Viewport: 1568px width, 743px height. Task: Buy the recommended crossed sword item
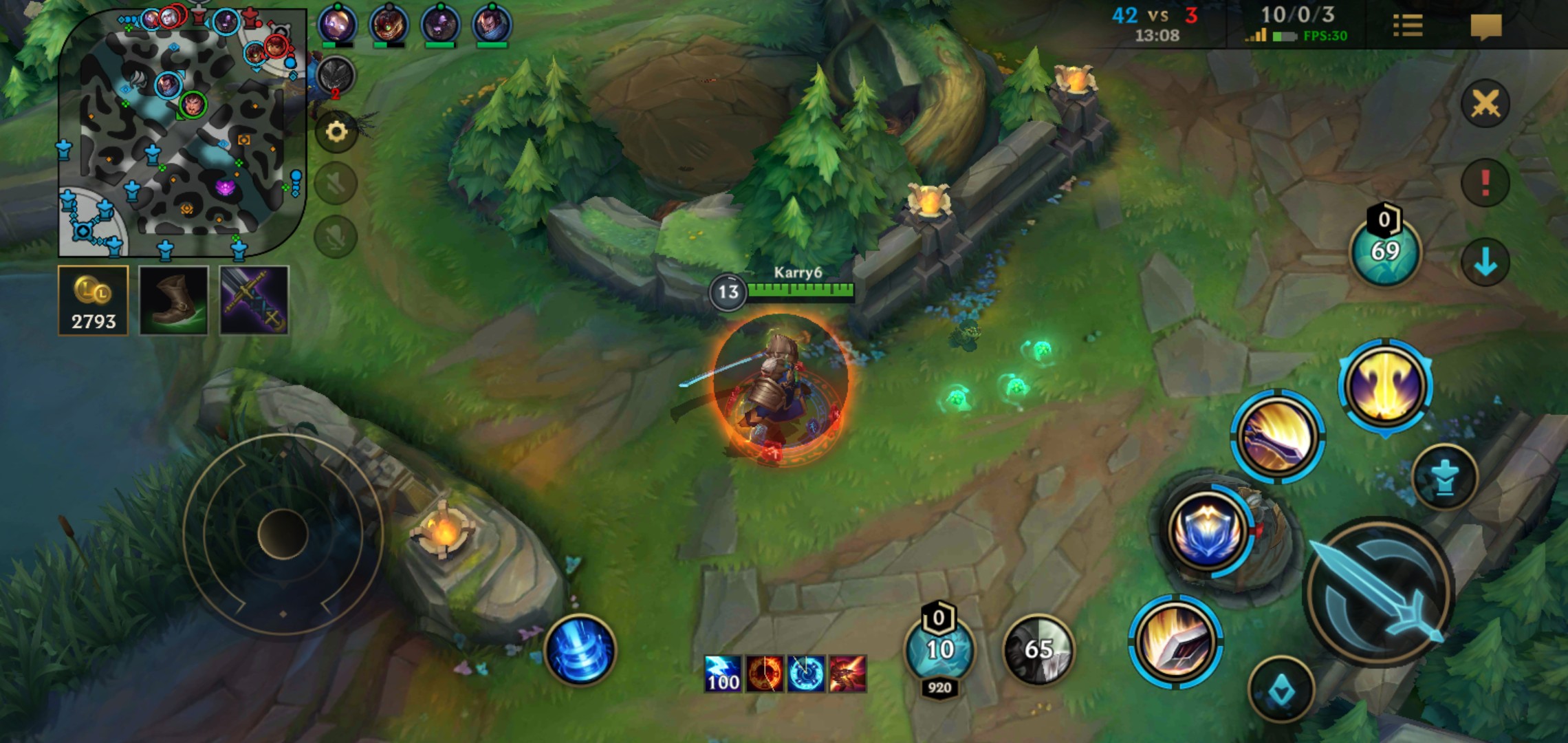pyautogui.click(x=254, y=301)
